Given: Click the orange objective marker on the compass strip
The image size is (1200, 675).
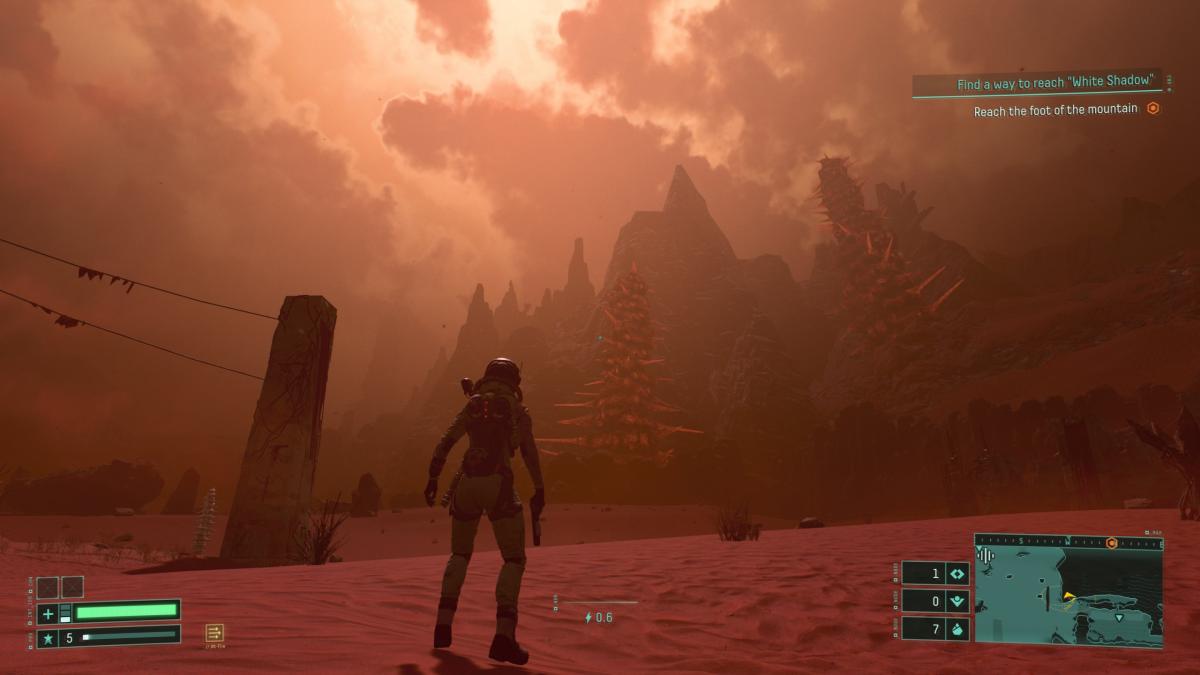Looking at the screenshot, I should 1111,543.
